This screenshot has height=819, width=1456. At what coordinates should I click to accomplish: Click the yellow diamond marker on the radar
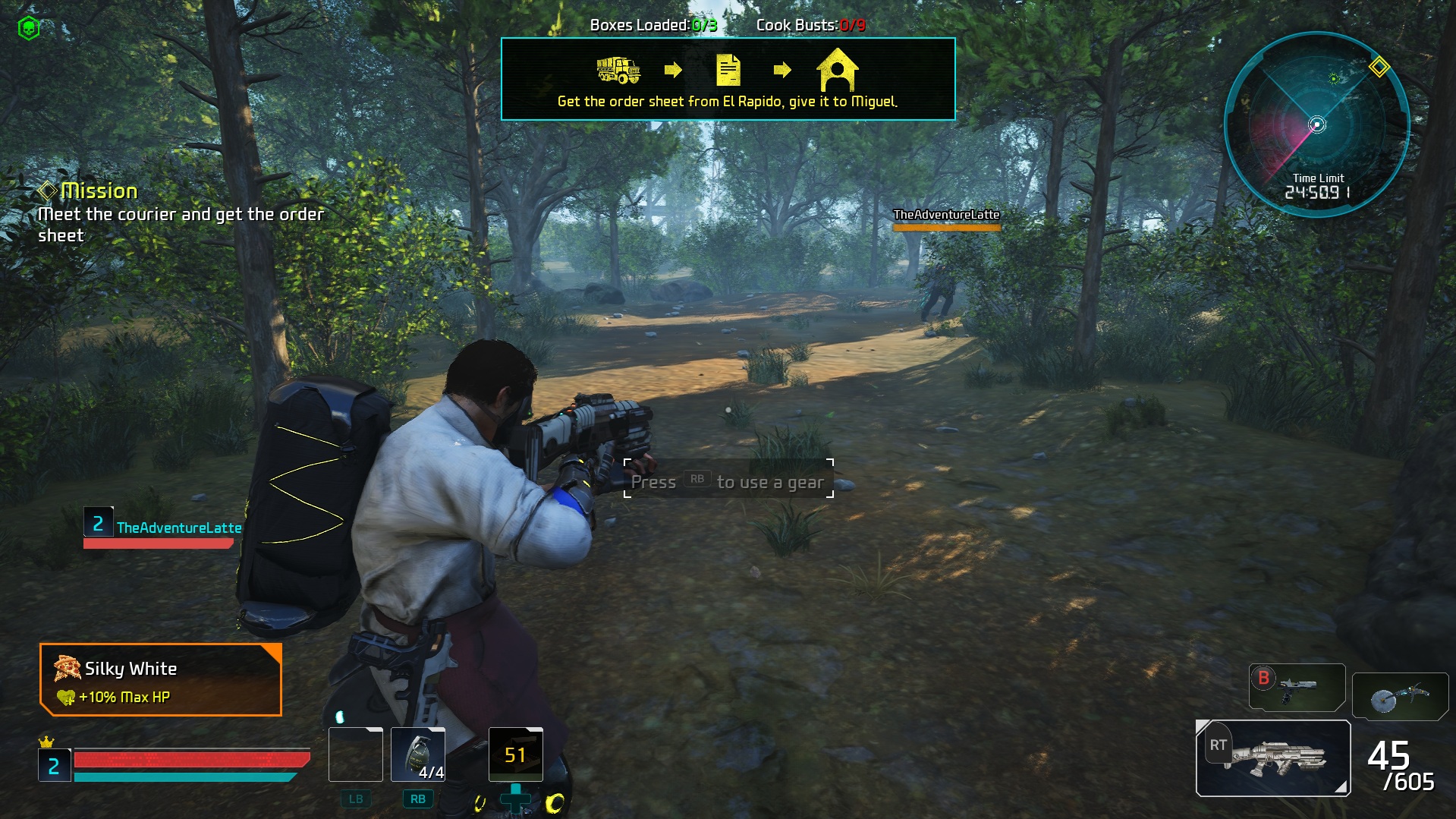point(1379,67)
